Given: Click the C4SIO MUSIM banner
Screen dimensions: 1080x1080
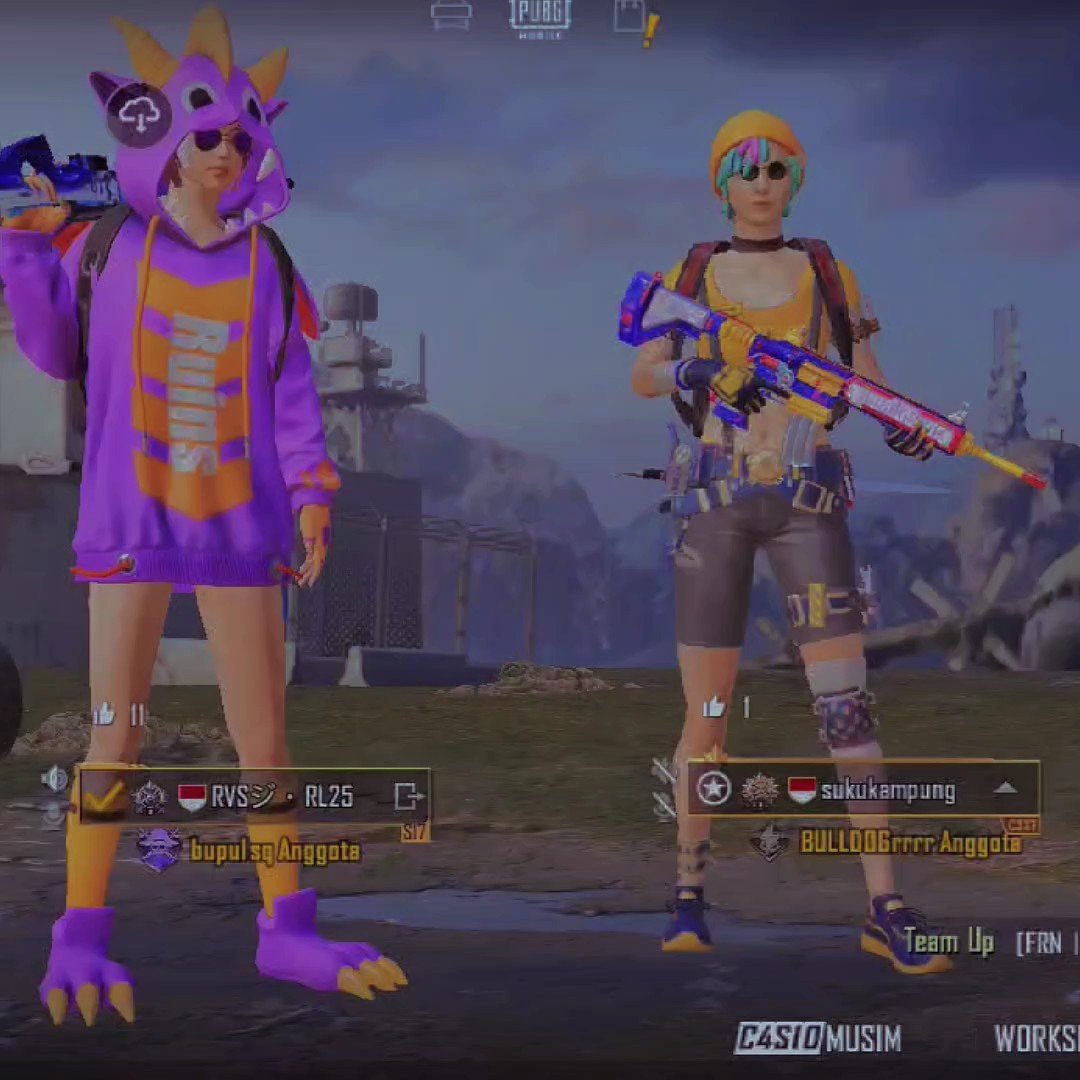Looking at the screenshot, I should tap(817, 1038).
